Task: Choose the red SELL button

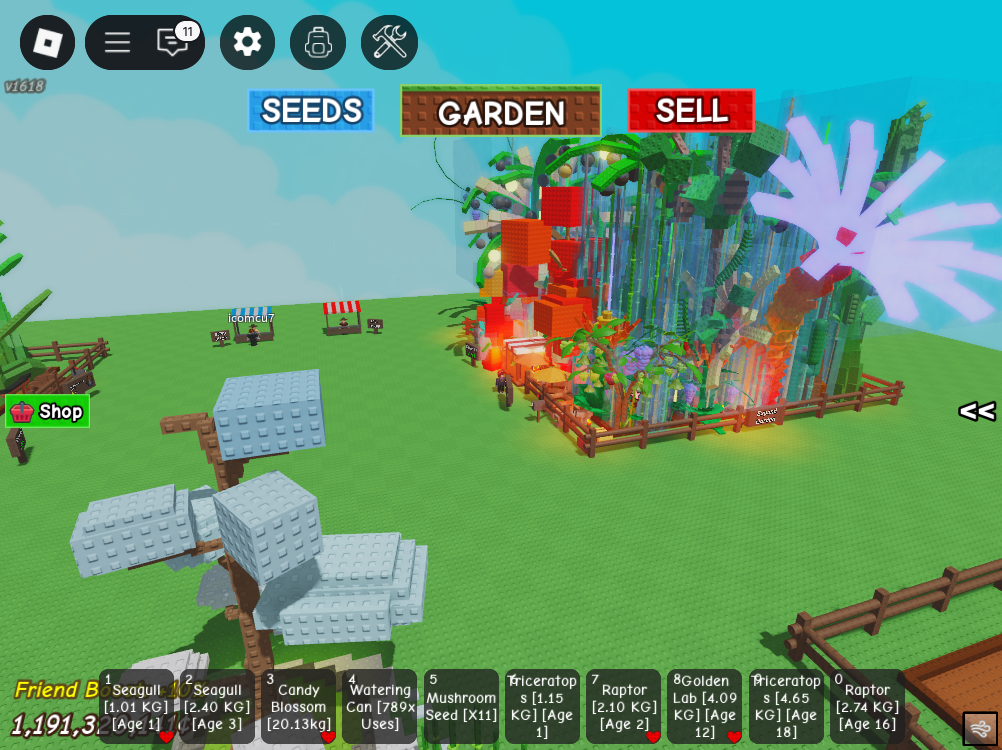Action: point(691,111)
